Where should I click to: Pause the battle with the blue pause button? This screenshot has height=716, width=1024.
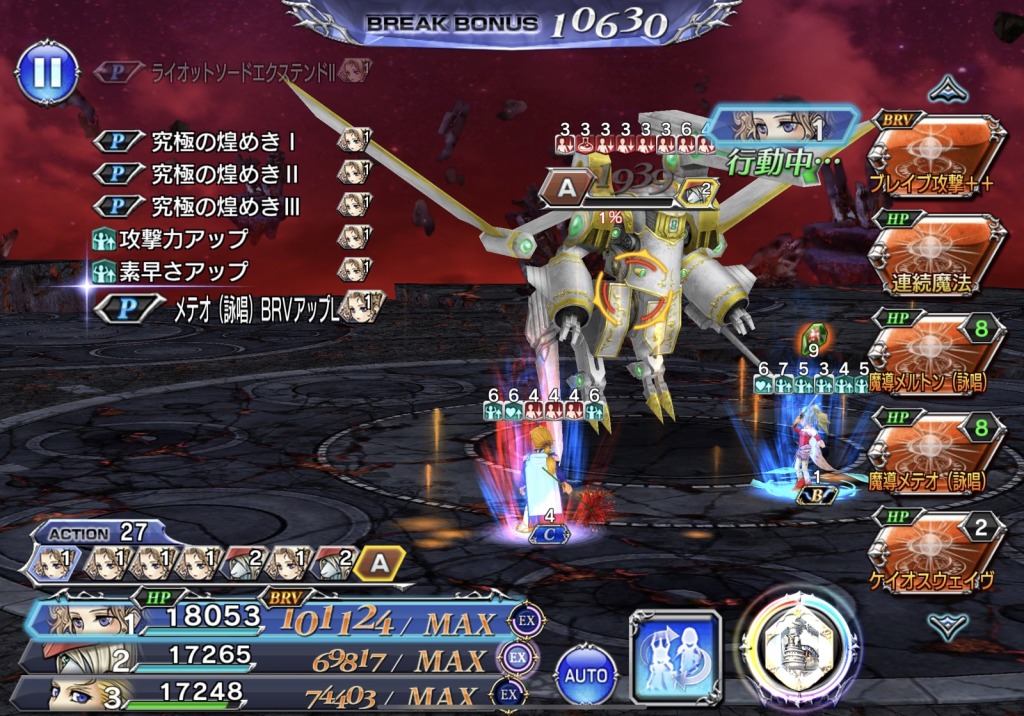pyautogui.click(x=47, y=72)
